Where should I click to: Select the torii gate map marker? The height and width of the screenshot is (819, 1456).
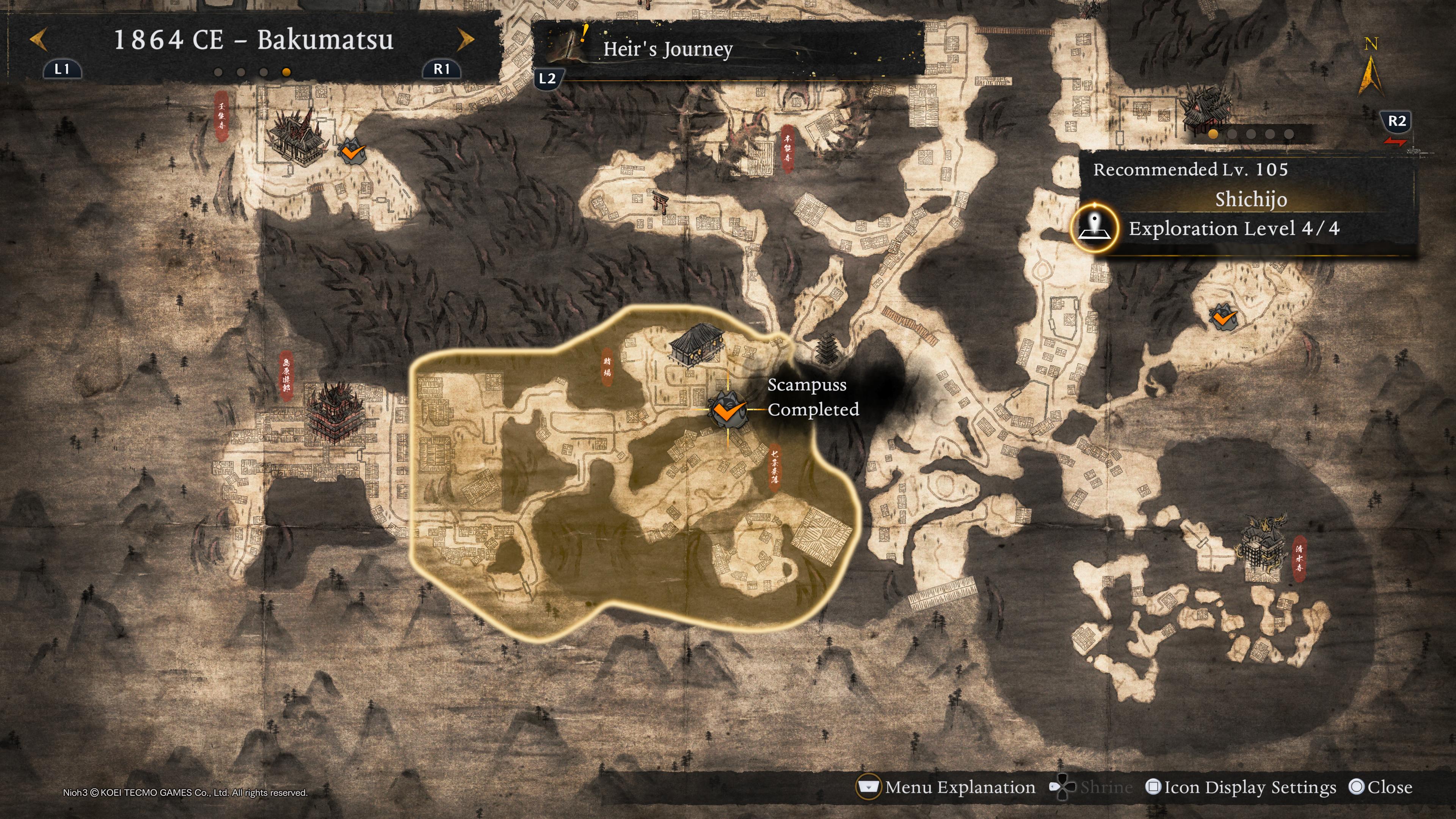[x=660, y=201]
